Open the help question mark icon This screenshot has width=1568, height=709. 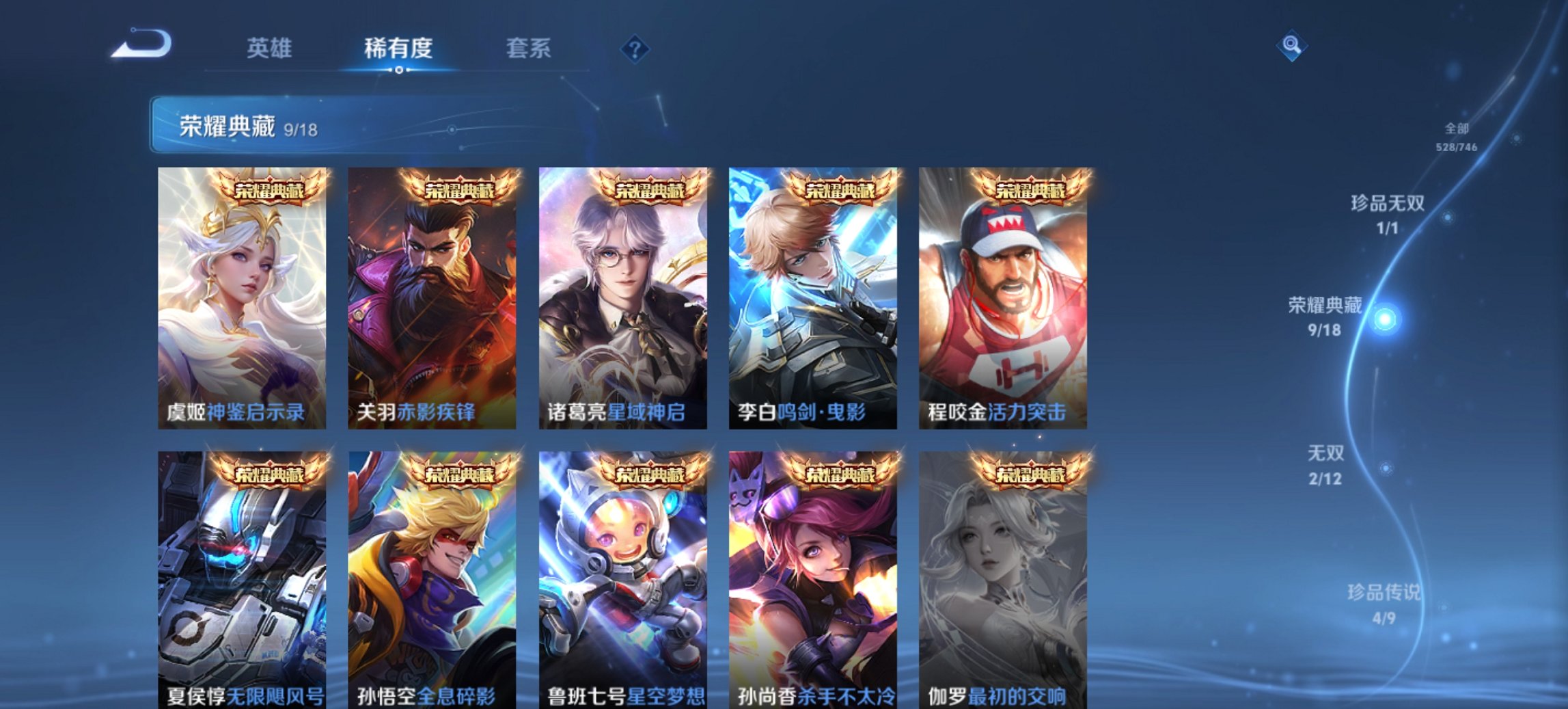tap(634, 48)
